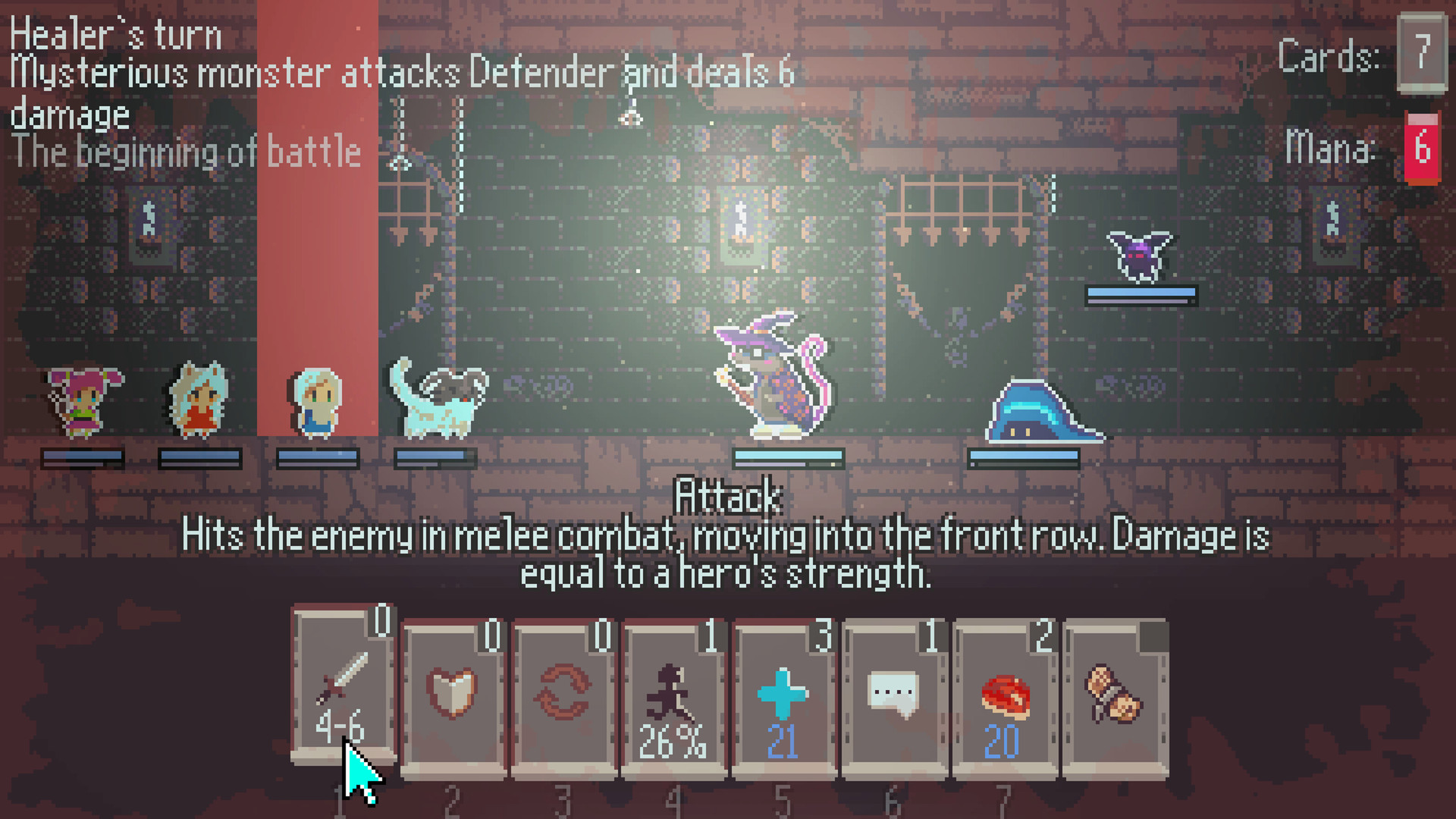1456x819 pixels.
Task: Click the battle log about Mysterious monster
Action: (402, 74)
